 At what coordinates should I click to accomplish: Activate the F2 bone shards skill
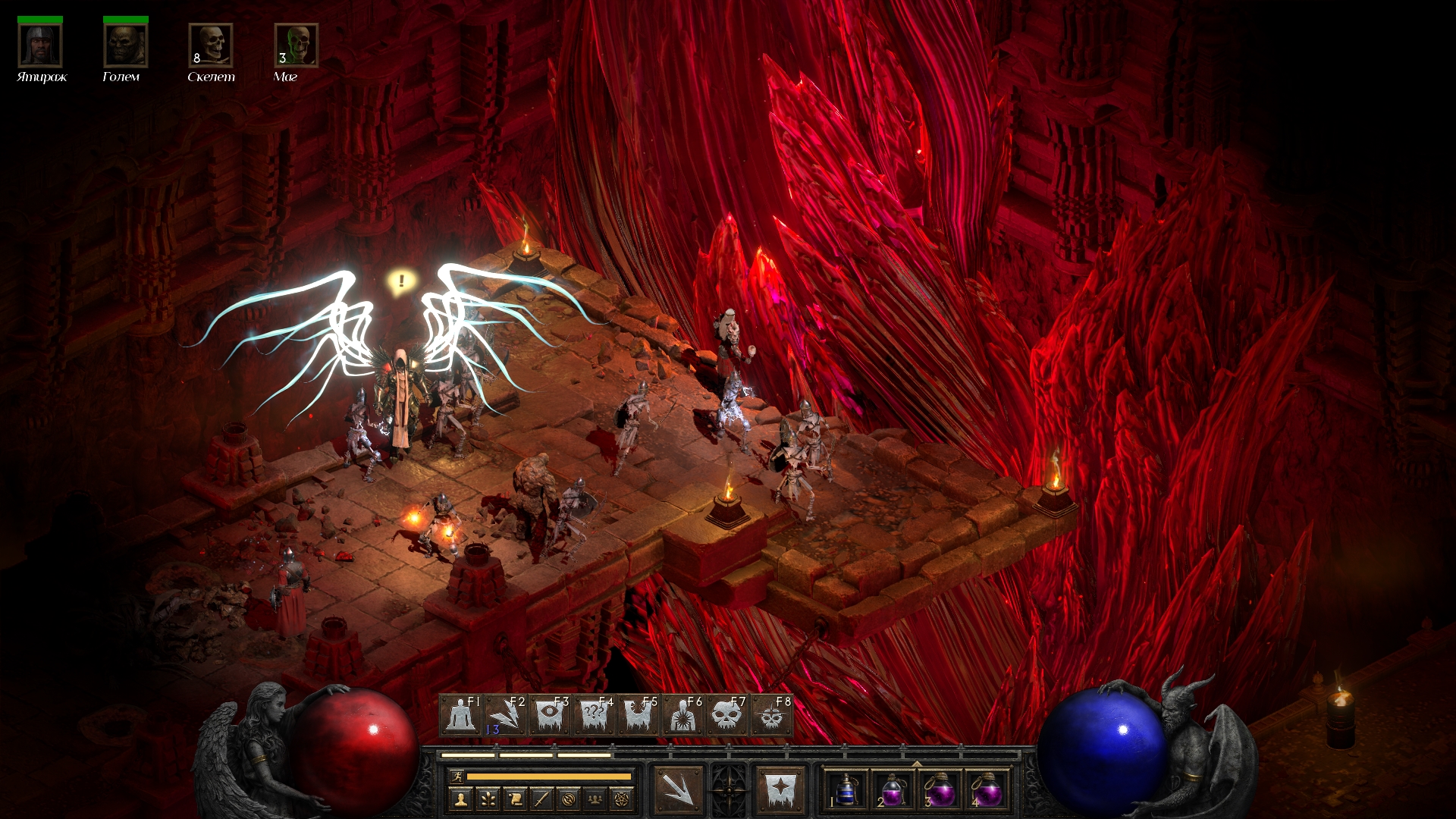(x=505, y=715)
